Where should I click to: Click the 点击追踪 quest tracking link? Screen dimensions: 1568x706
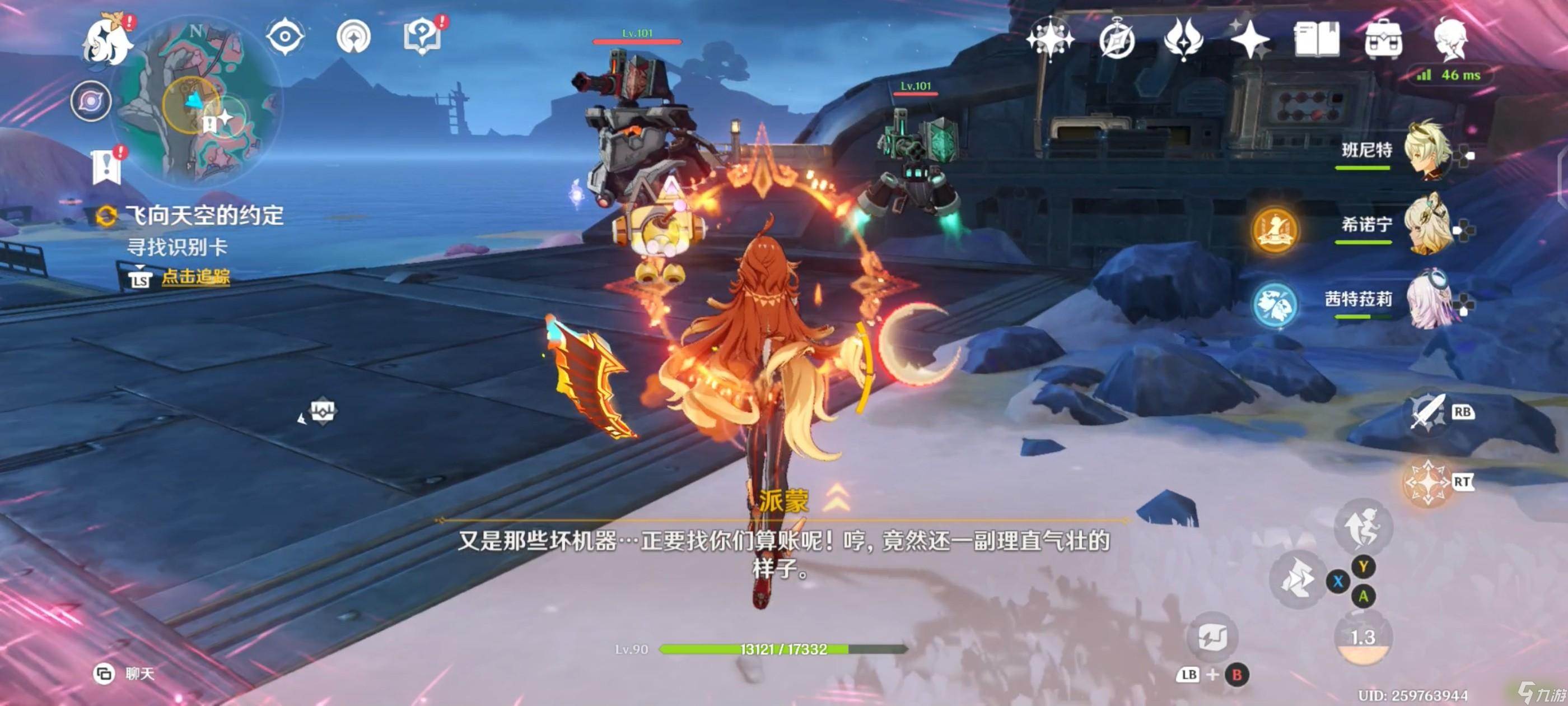click(195, 277)
